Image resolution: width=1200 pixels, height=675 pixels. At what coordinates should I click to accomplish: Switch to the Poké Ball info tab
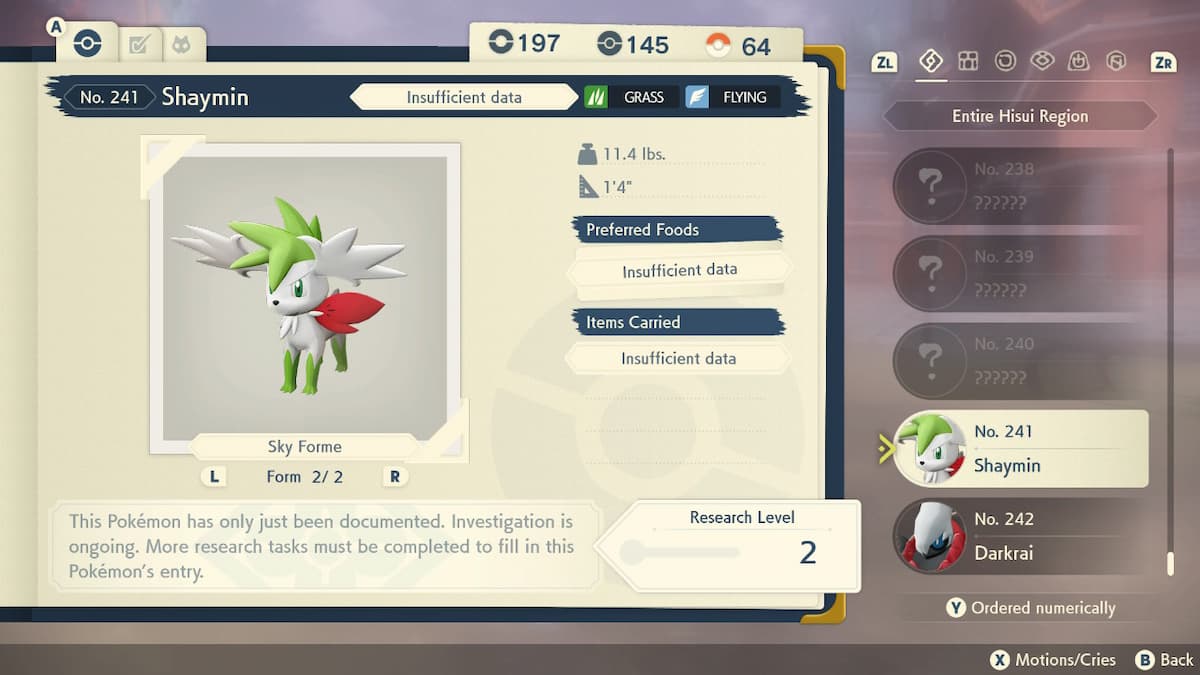[x=87, y=44]
